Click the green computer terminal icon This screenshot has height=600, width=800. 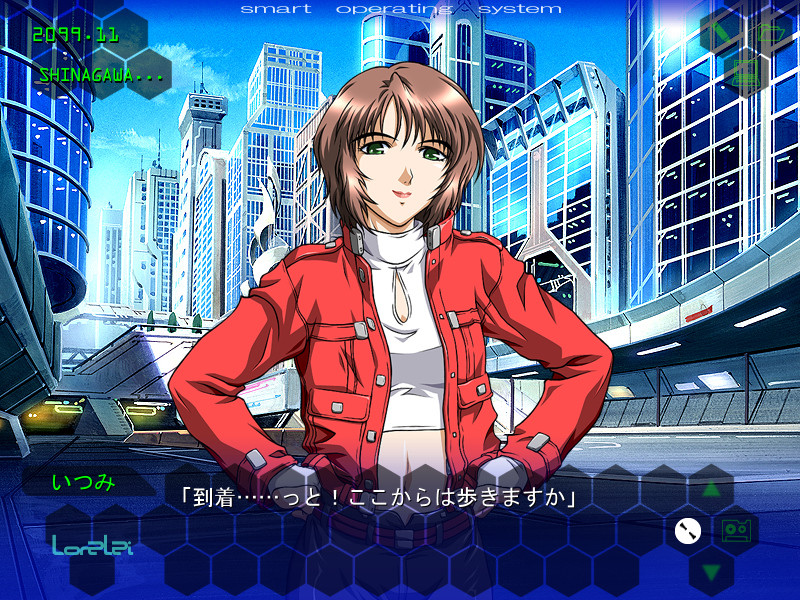[746, 72]
